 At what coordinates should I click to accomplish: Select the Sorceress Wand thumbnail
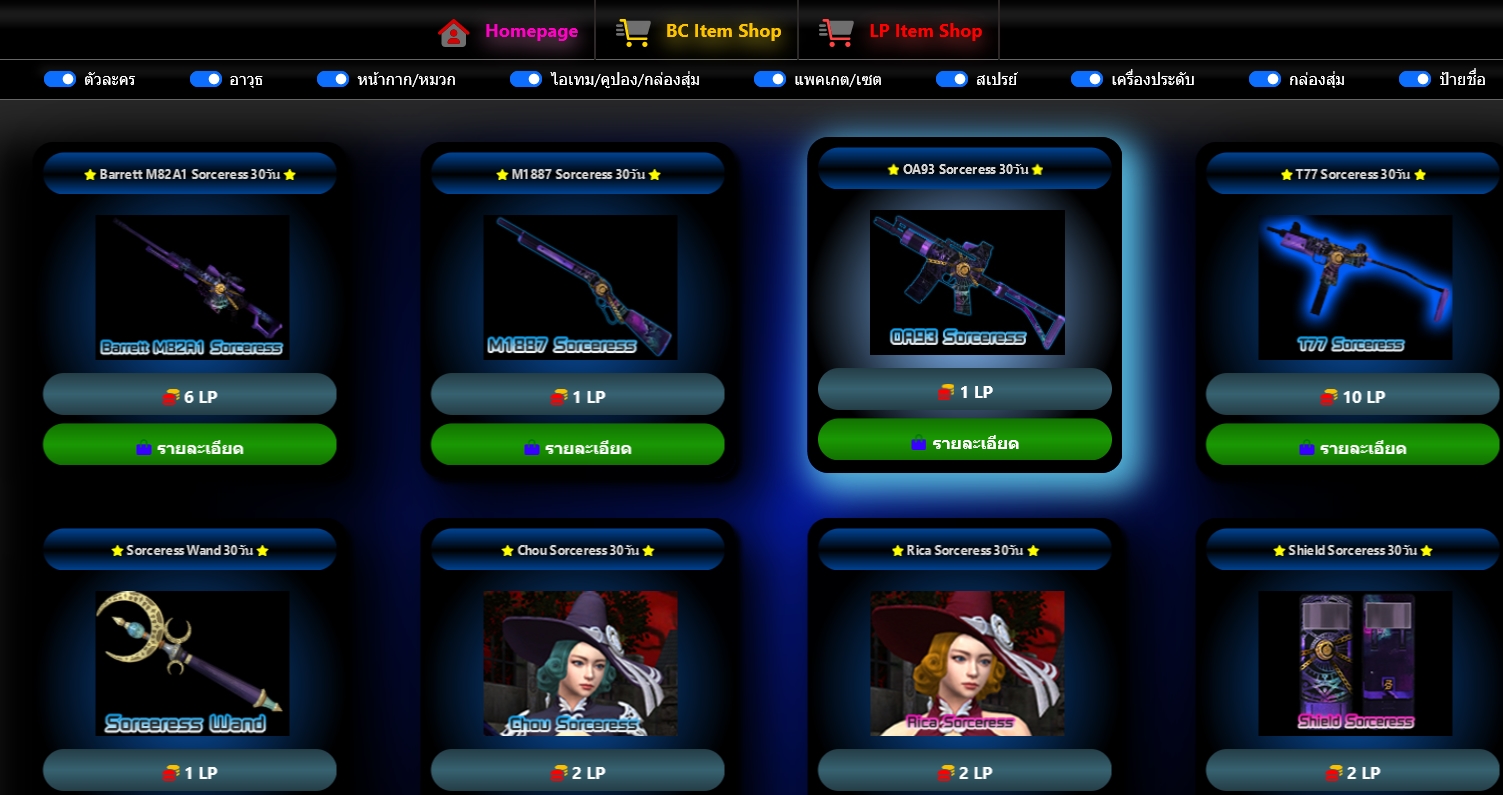point(192,663)
